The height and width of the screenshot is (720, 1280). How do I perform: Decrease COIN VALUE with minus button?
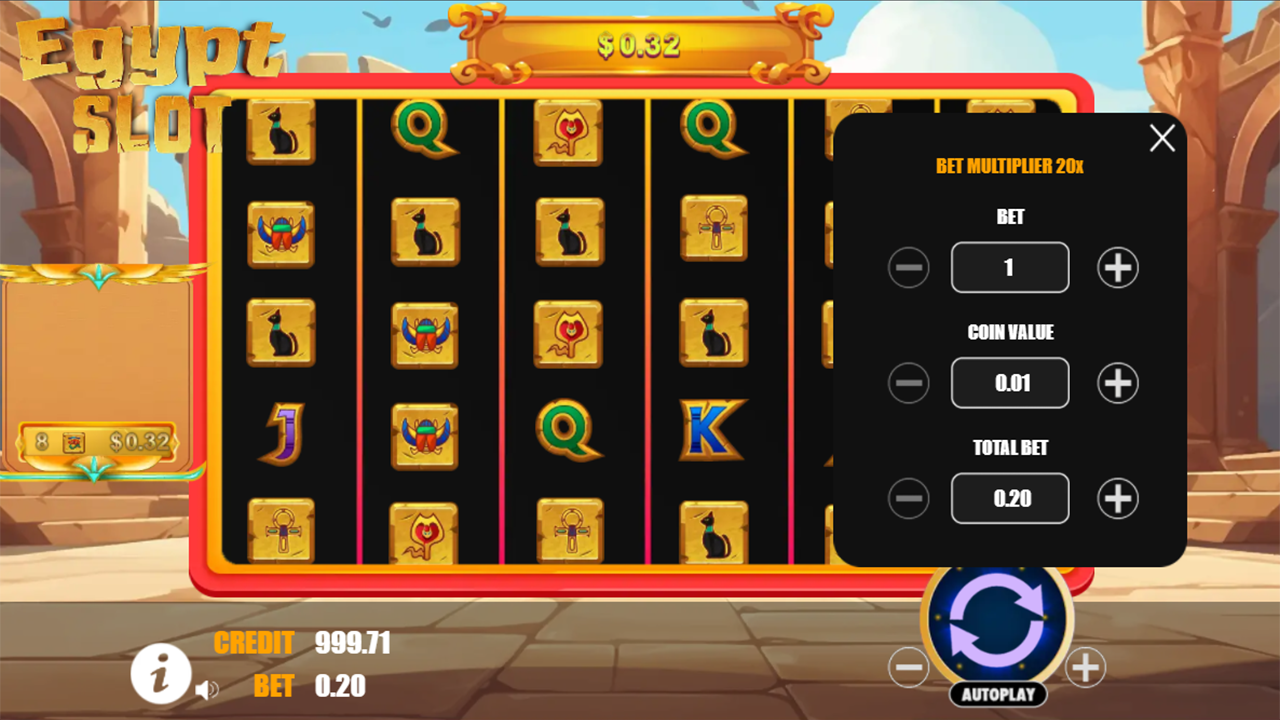909,383
